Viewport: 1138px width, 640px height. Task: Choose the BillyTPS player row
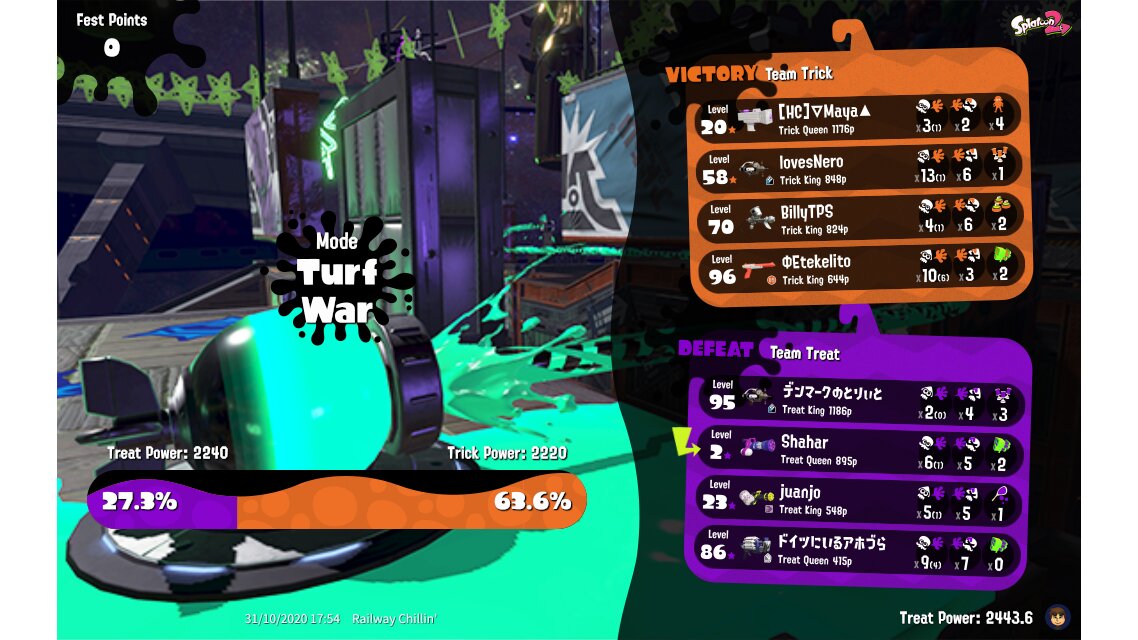coord(859,219)
